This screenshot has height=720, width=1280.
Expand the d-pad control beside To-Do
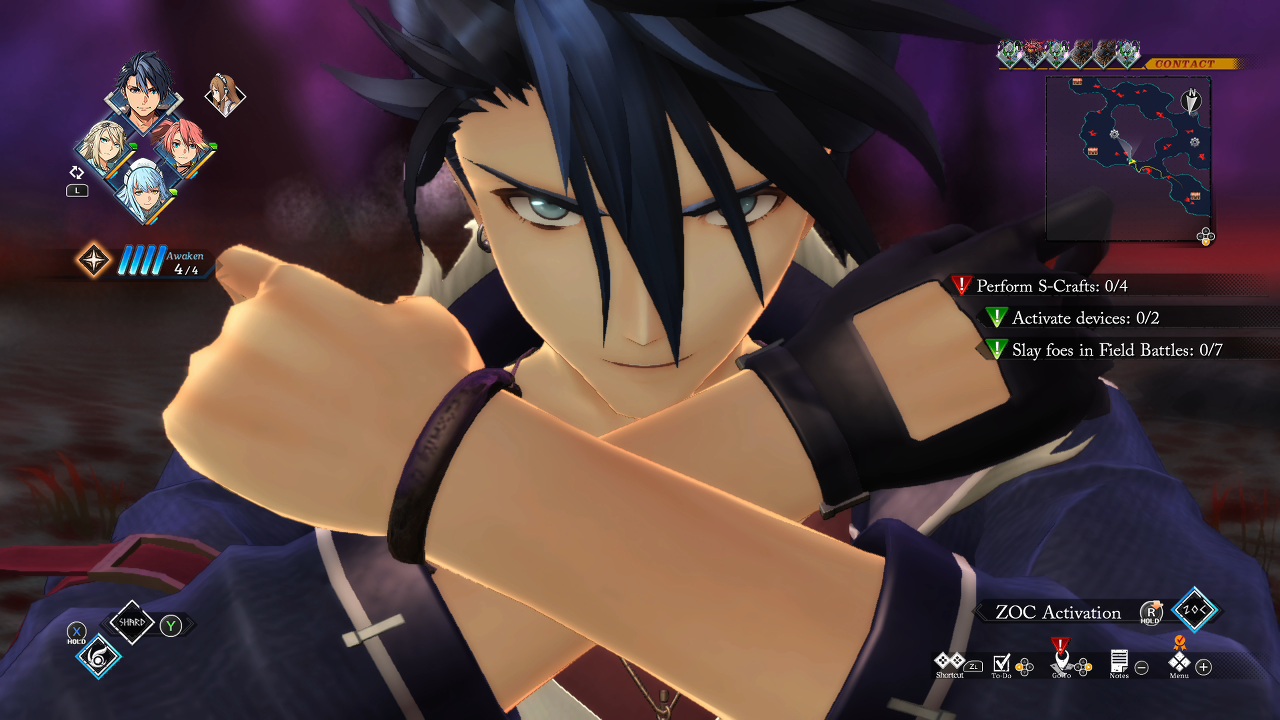(x=1025, y=666)
